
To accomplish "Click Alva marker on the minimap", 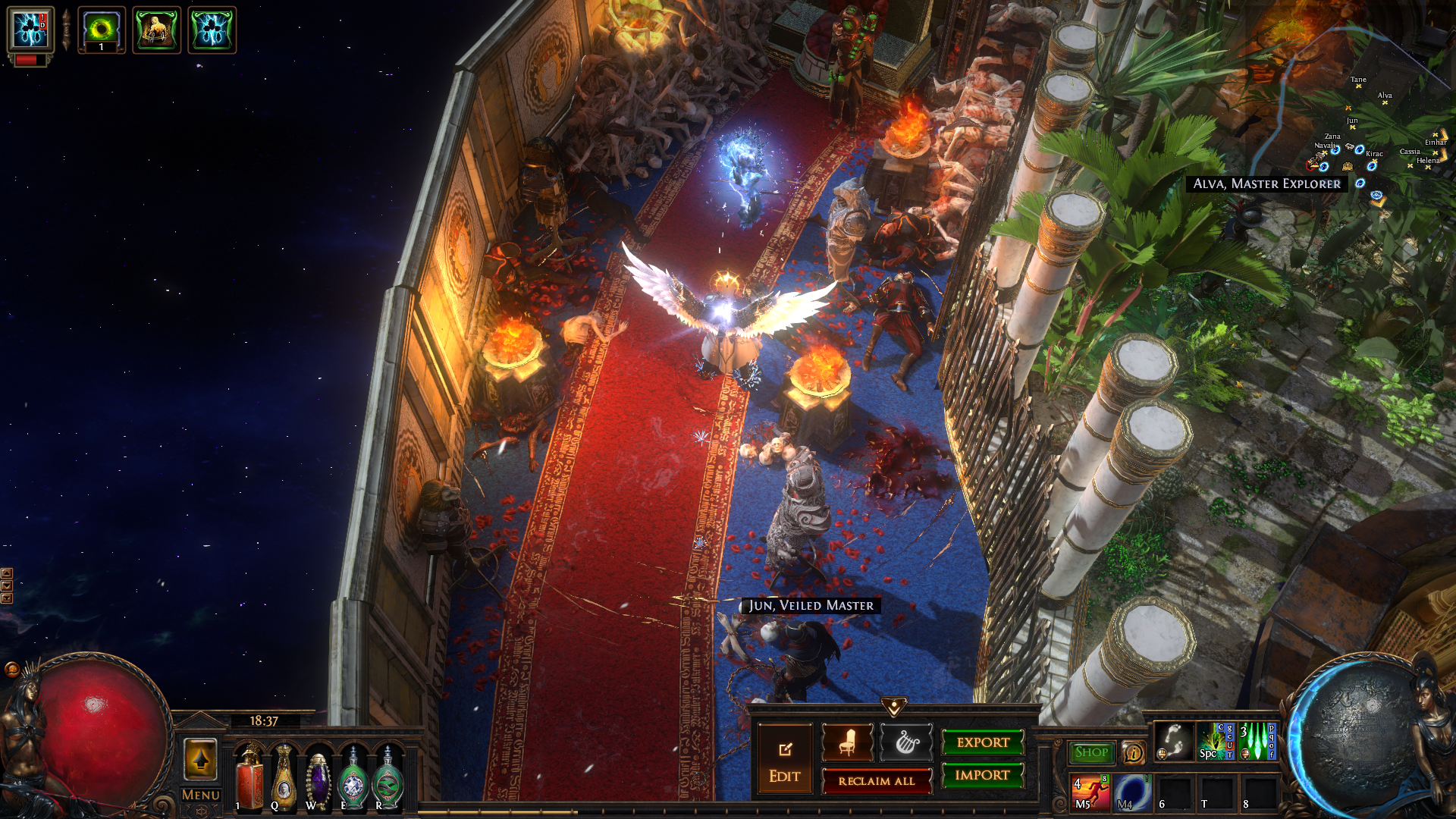I will coord(1385,102).
